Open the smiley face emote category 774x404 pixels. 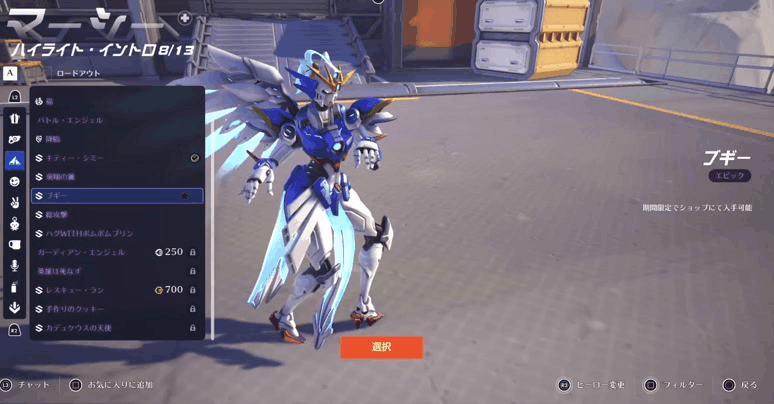click(x=15, y=181)
